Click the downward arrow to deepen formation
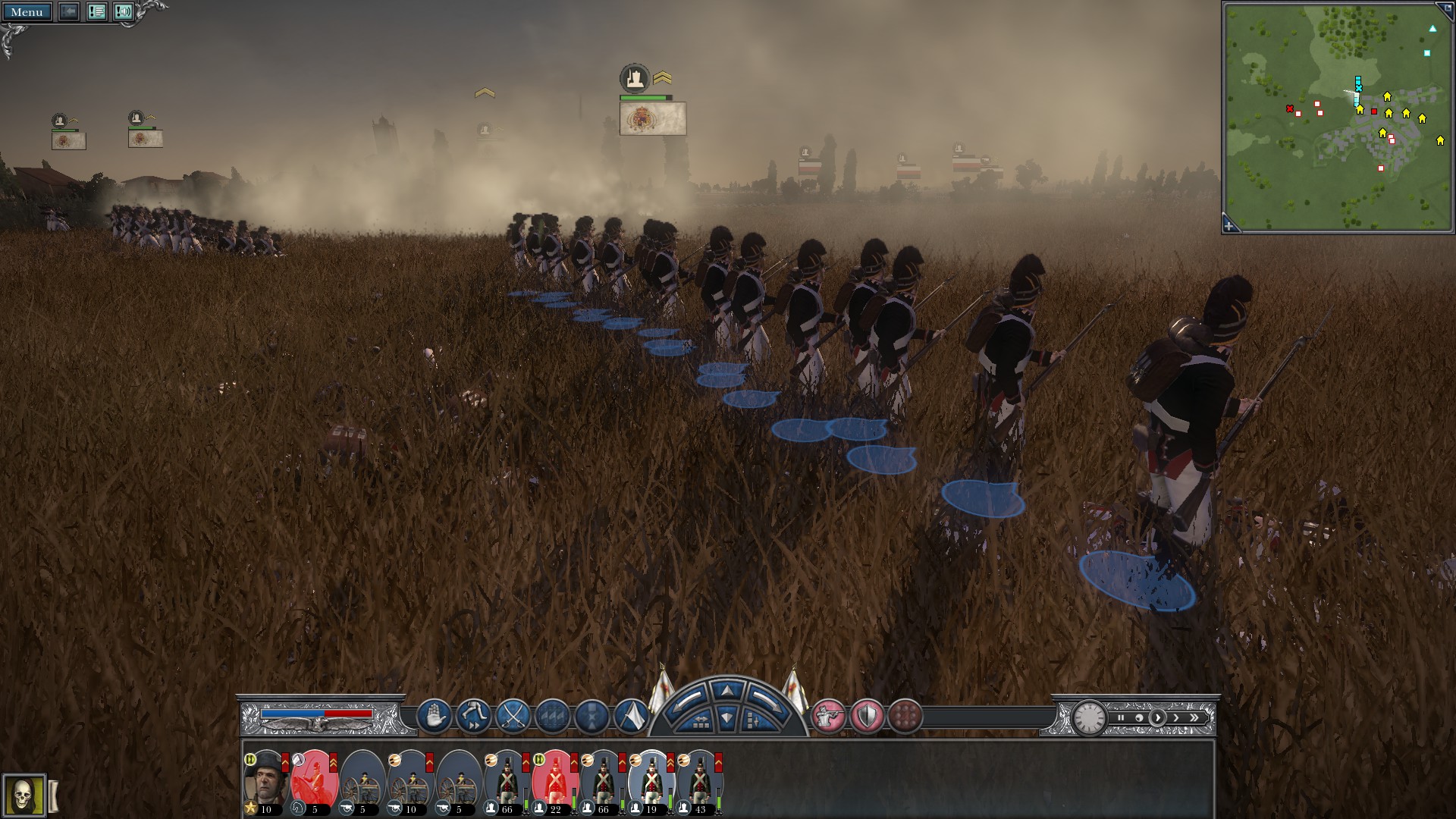 point(726,717)
